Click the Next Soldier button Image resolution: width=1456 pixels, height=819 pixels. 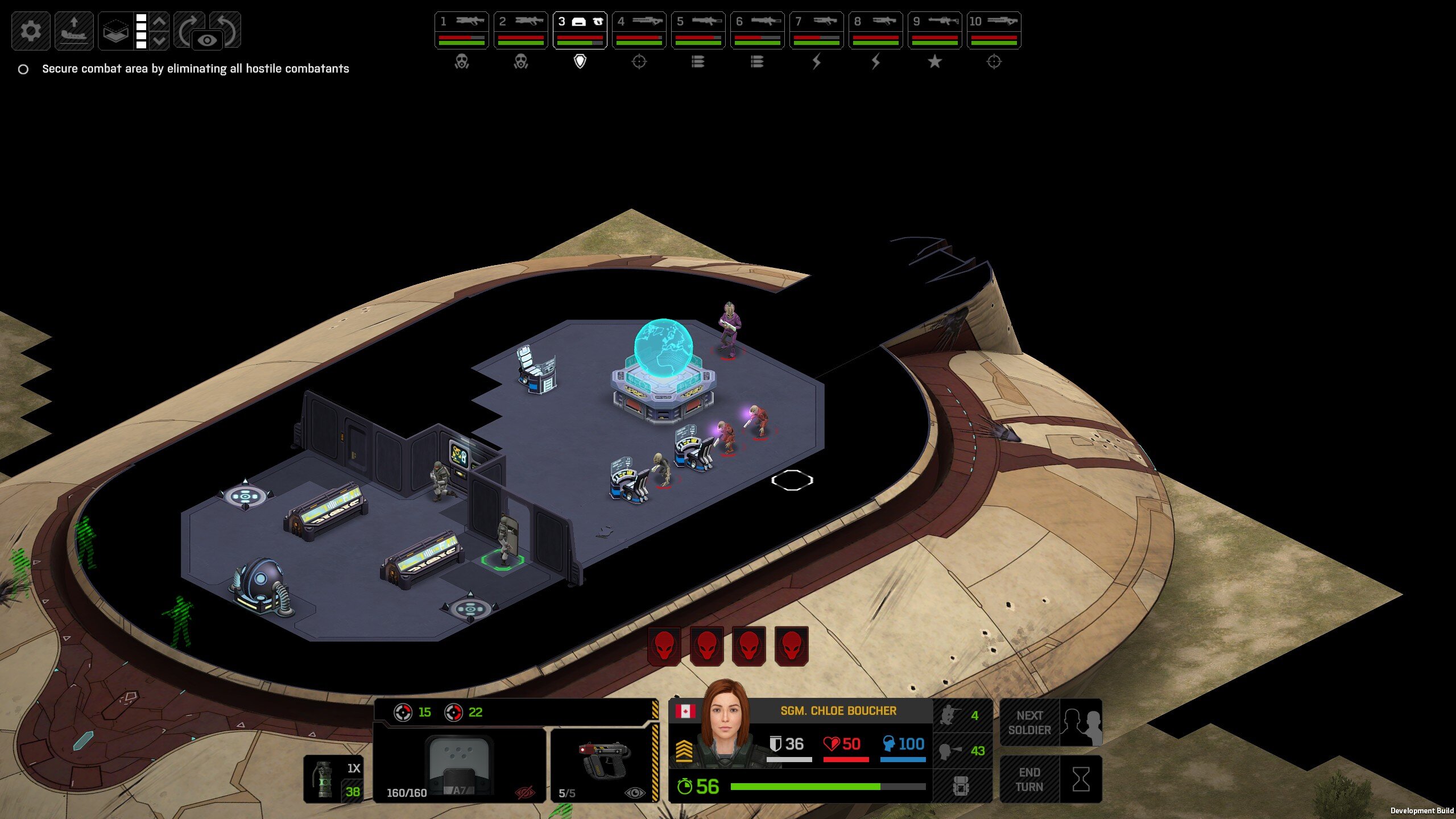(1050, 722)
